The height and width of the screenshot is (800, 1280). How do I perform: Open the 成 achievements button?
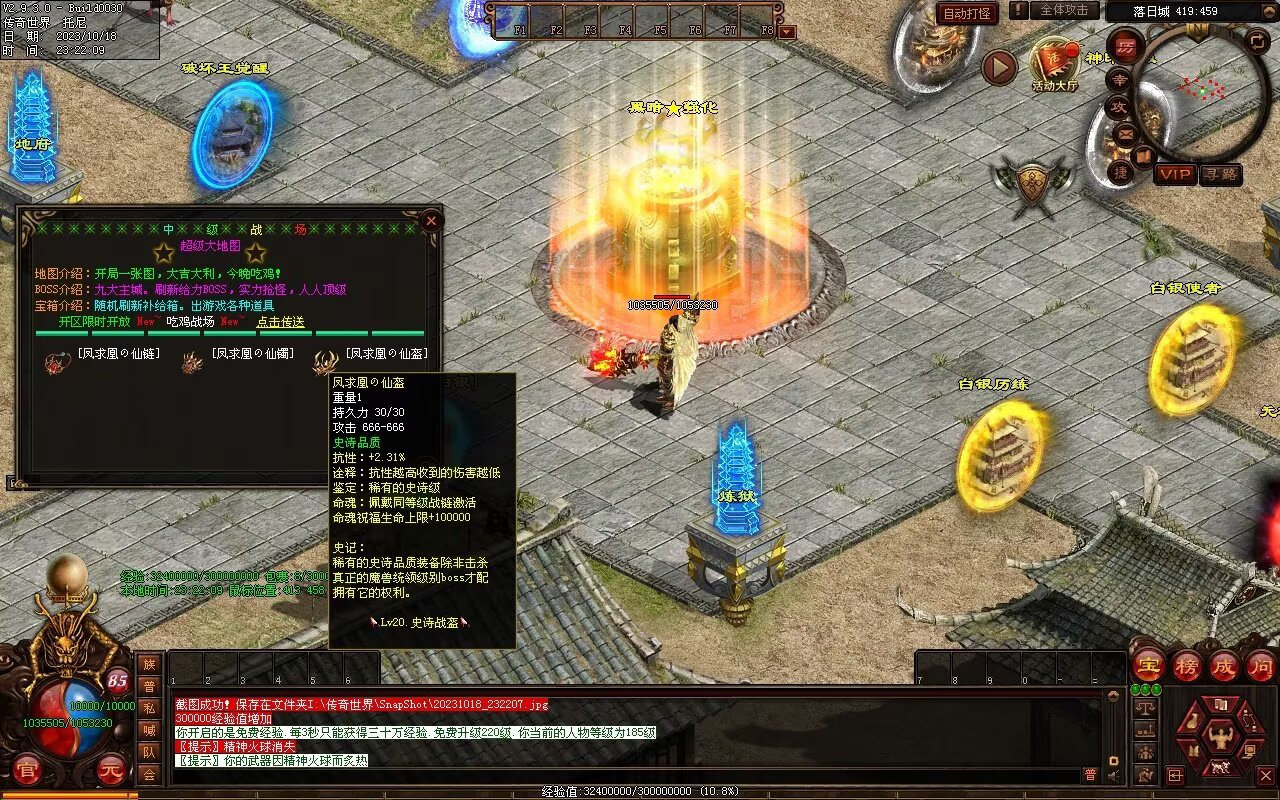pyautogui.click(x=1224, y=665)
